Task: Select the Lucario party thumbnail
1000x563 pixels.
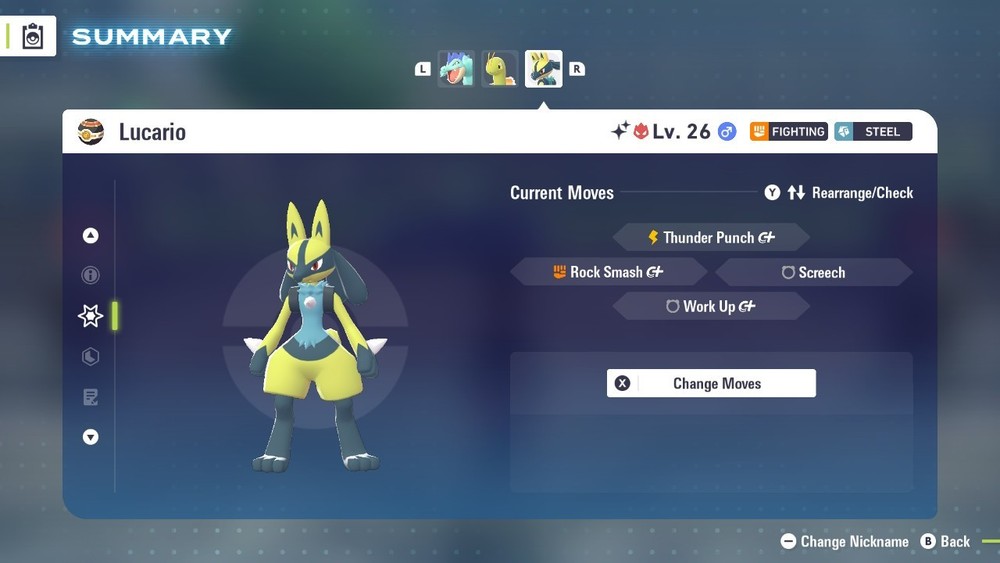Action: (544, 69)
